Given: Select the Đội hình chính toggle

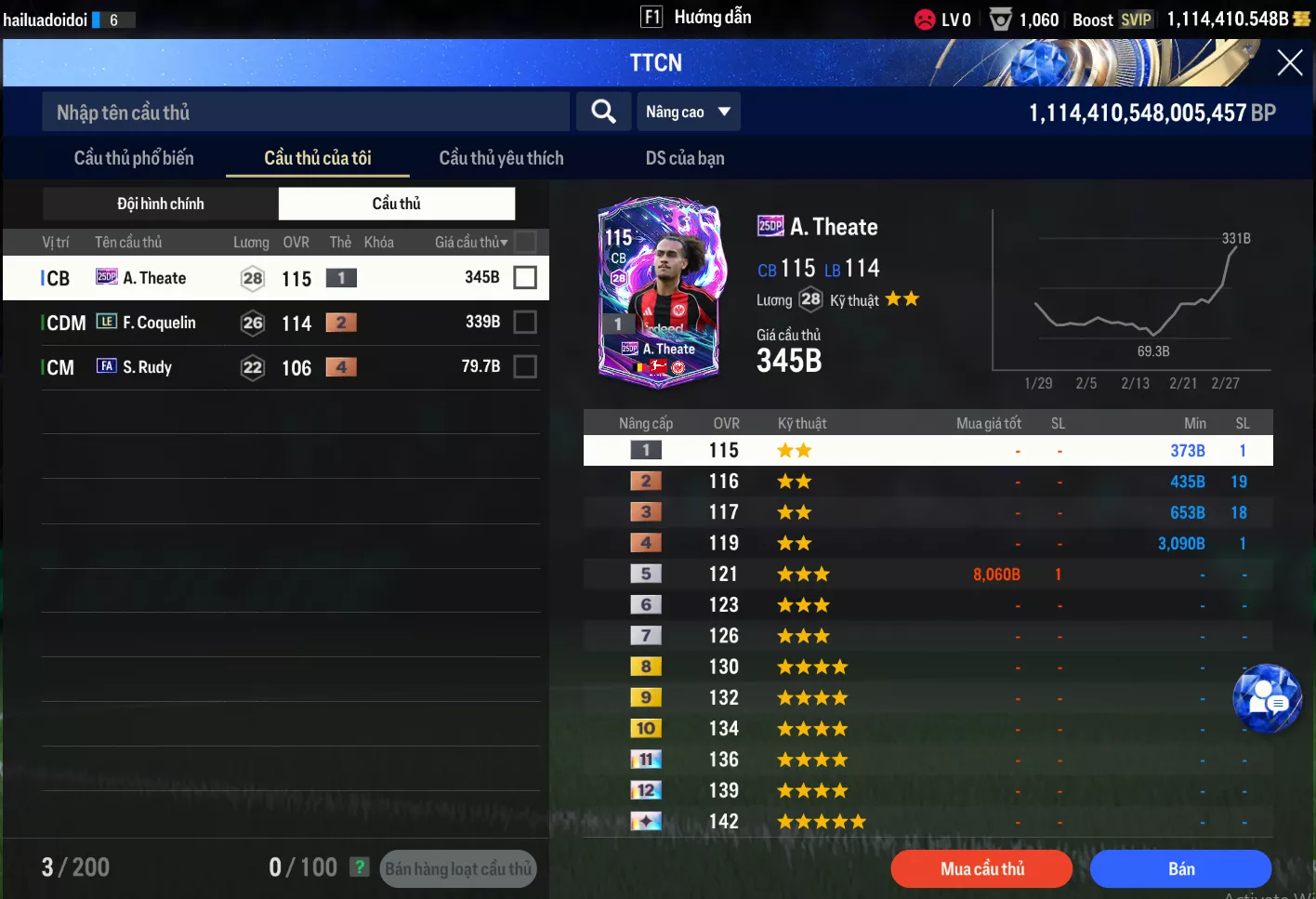Looking at the screenshot, I should click(161, 204).
